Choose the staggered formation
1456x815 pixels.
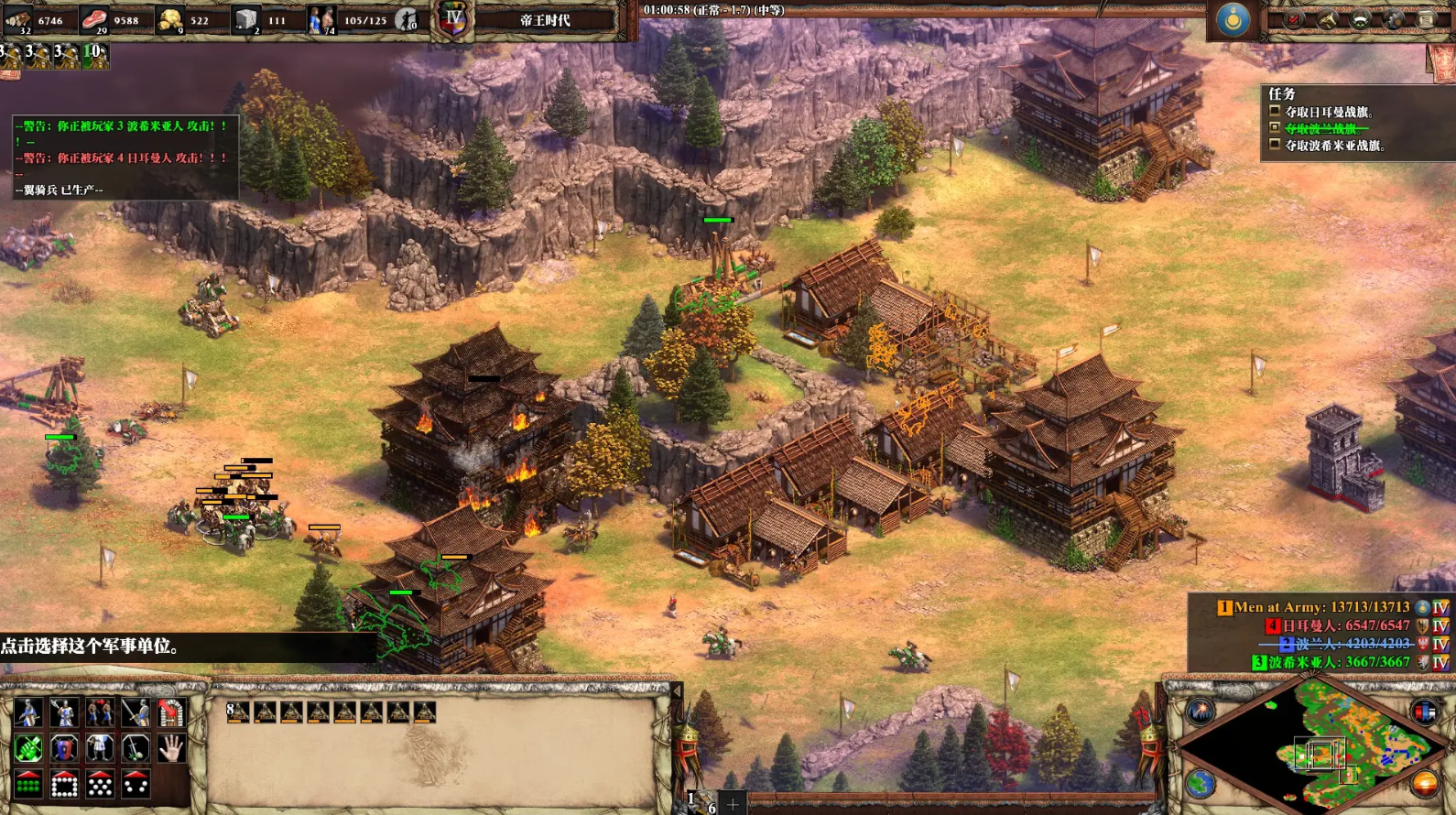pyautogui.click(x=100, y=784)
